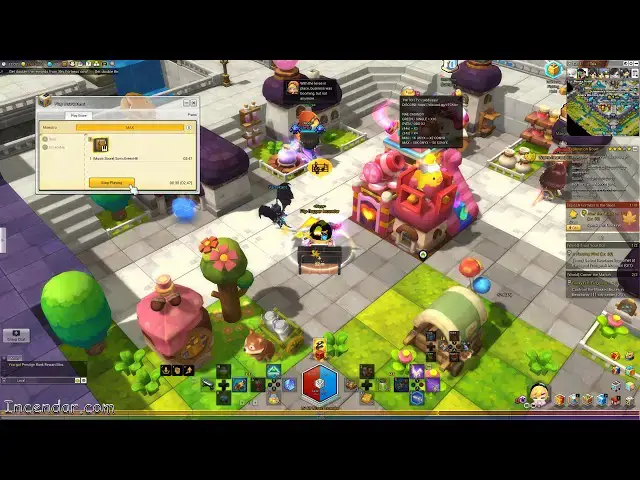Minimize the music score window
This screenshot has width=640, height=480.
coord(184,102)
